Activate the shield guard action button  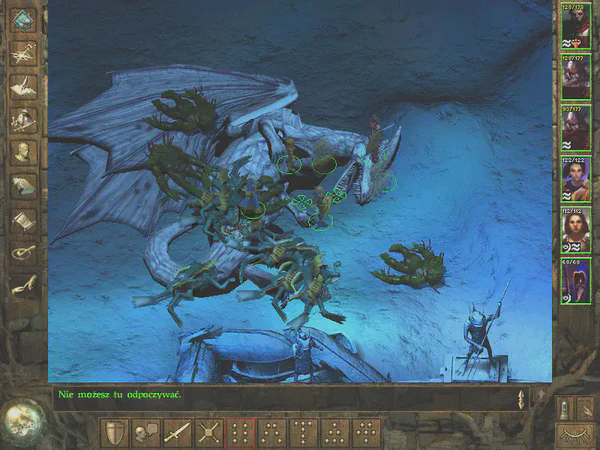(115, 432)
